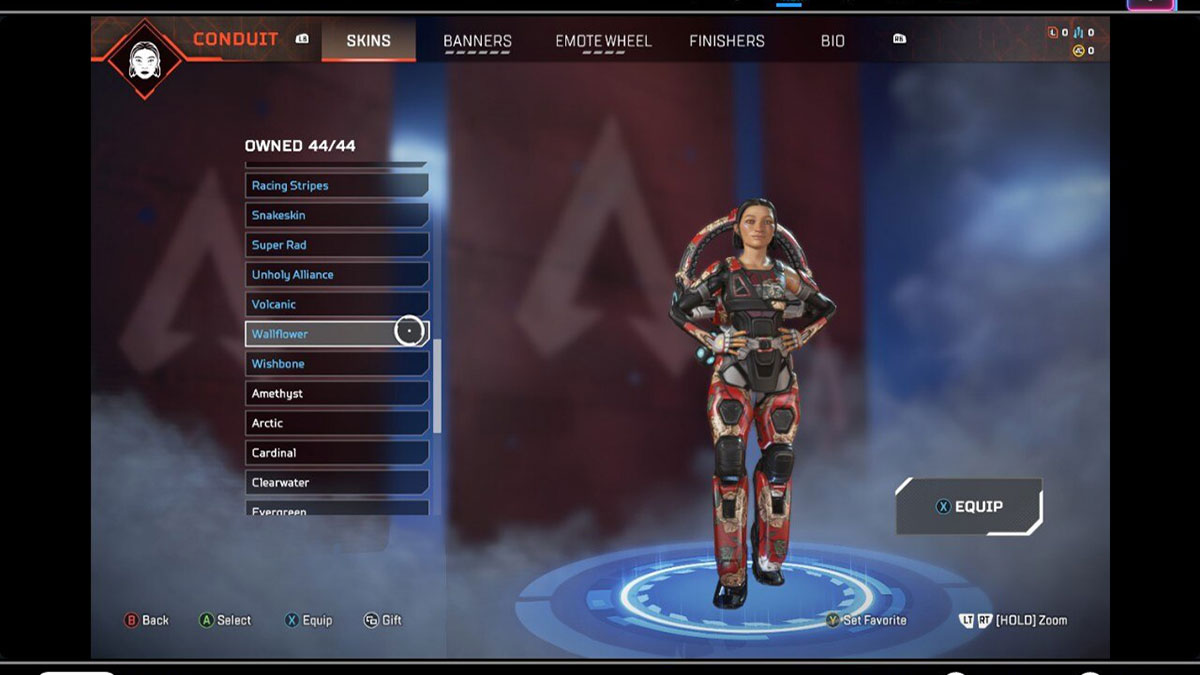Select the Unholy Alliance skin
1200x675 pixels.
point(336,274)
